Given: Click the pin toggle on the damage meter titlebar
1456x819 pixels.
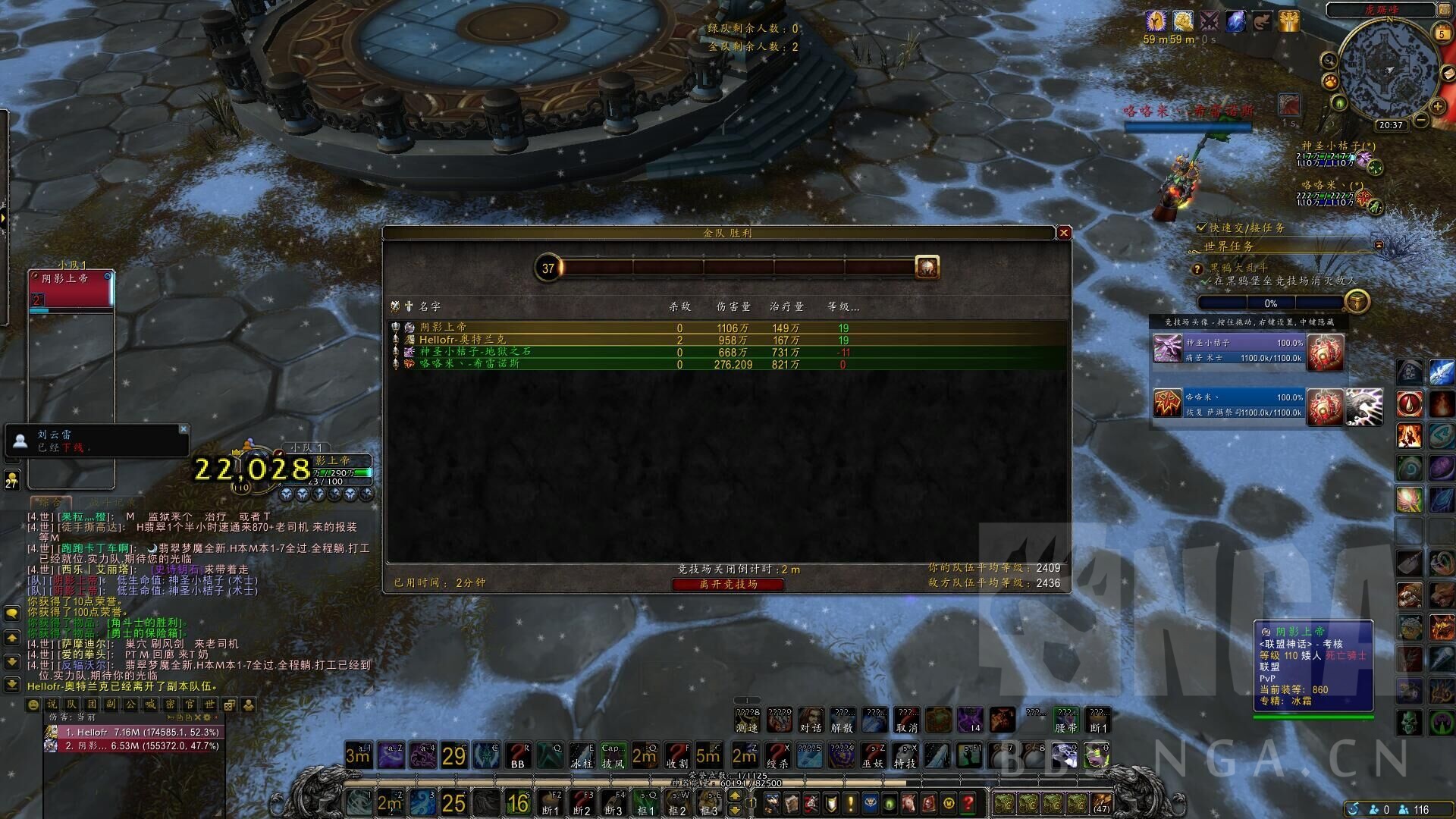Looking at the screenshot, I should [x=170, y=717].
